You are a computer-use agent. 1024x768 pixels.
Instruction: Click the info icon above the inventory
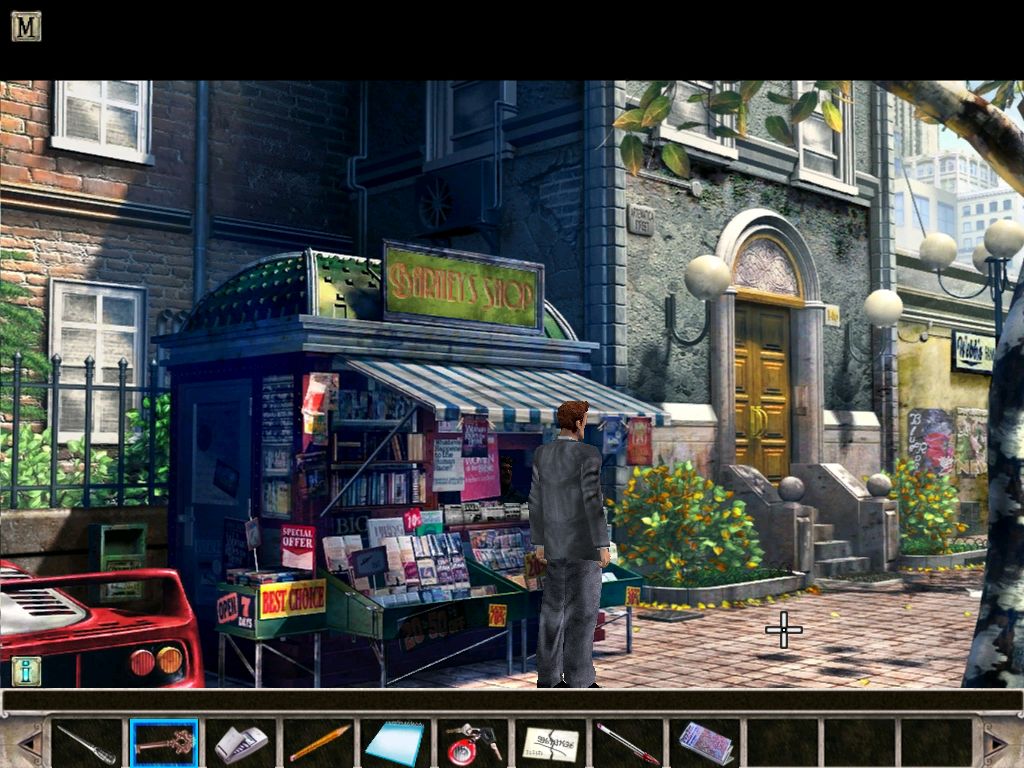pyautogui.click(x=26, y=671)
